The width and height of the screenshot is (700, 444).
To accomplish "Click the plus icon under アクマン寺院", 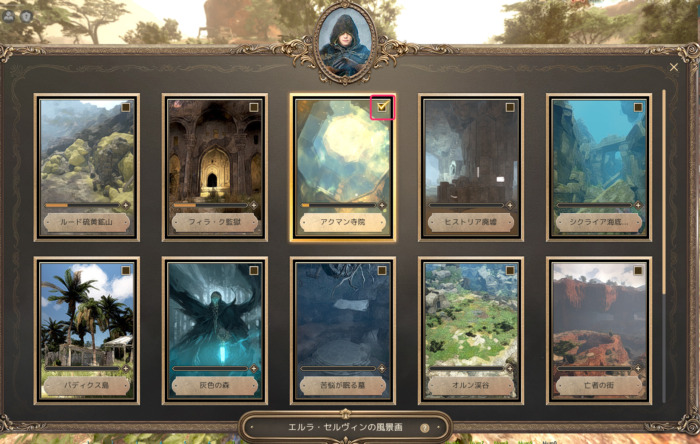I will (x=382, y=206).
